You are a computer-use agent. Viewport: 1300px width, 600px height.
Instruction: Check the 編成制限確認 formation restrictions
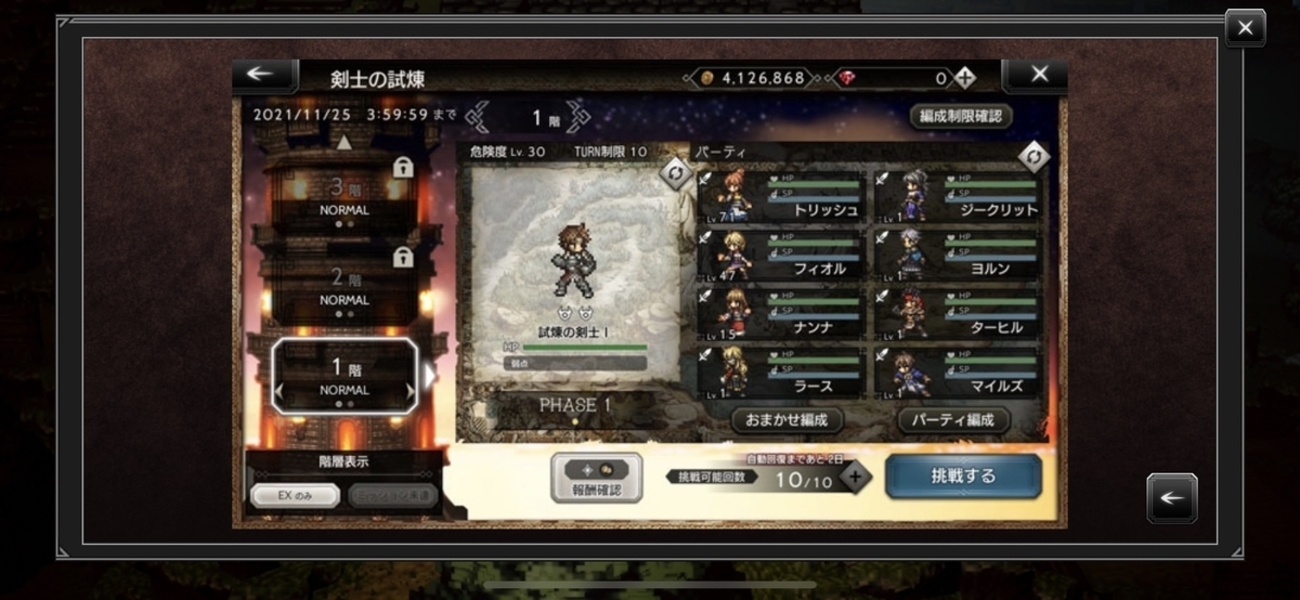960,116
